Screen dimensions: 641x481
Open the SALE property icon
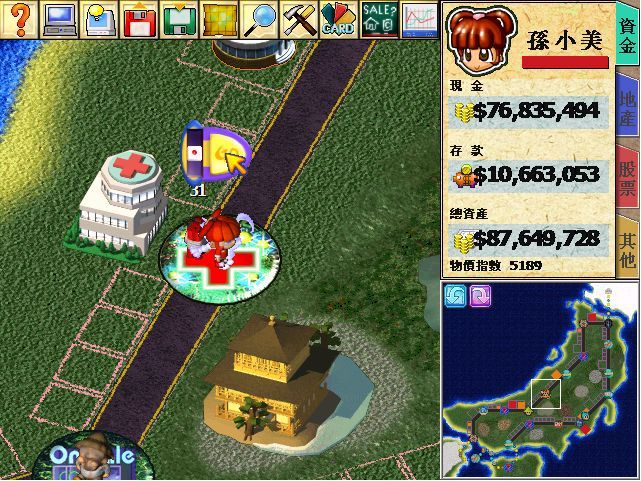click(379, 19)
